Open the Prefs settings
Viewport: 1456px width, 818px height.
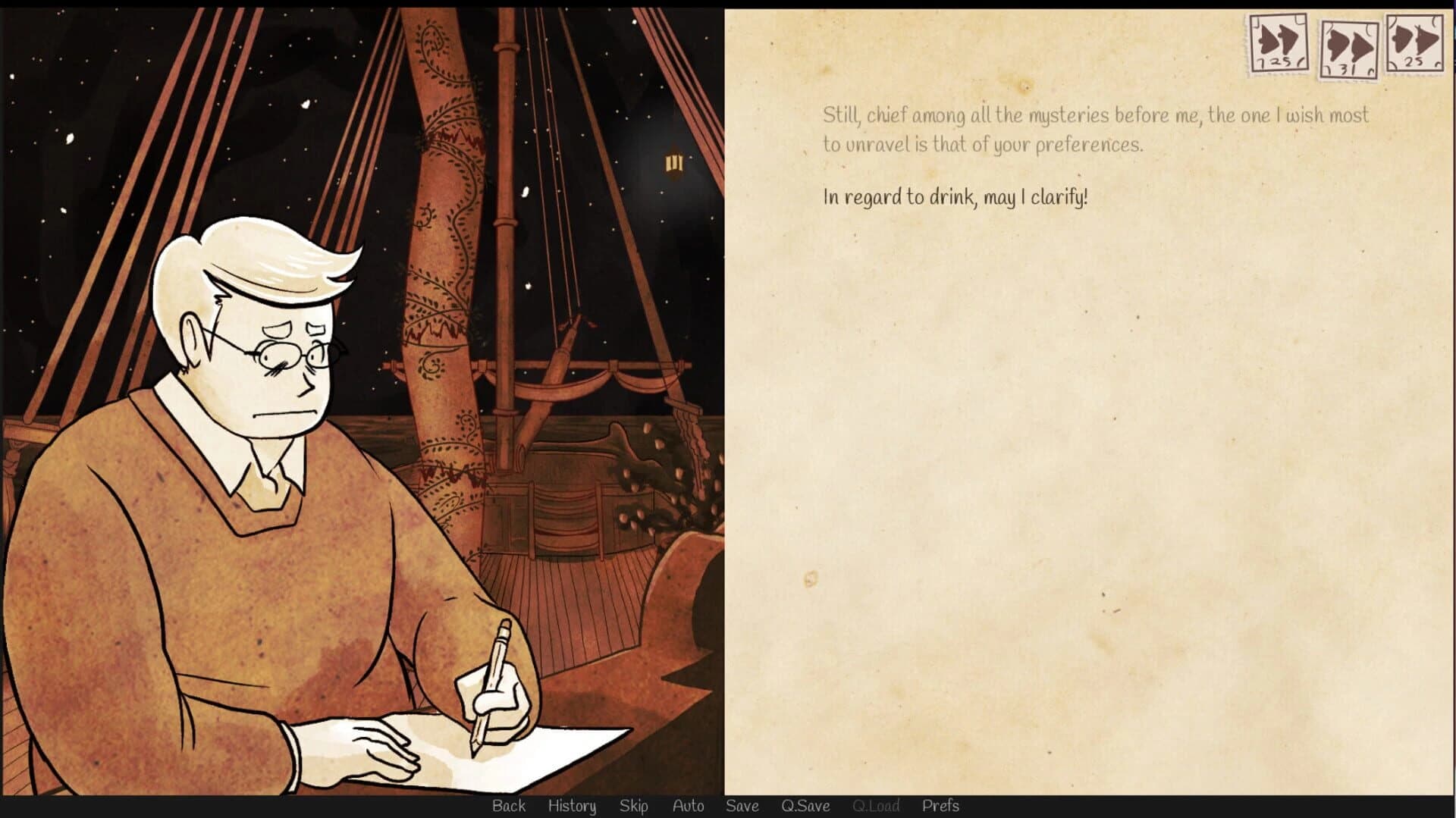tap(941, 806)
